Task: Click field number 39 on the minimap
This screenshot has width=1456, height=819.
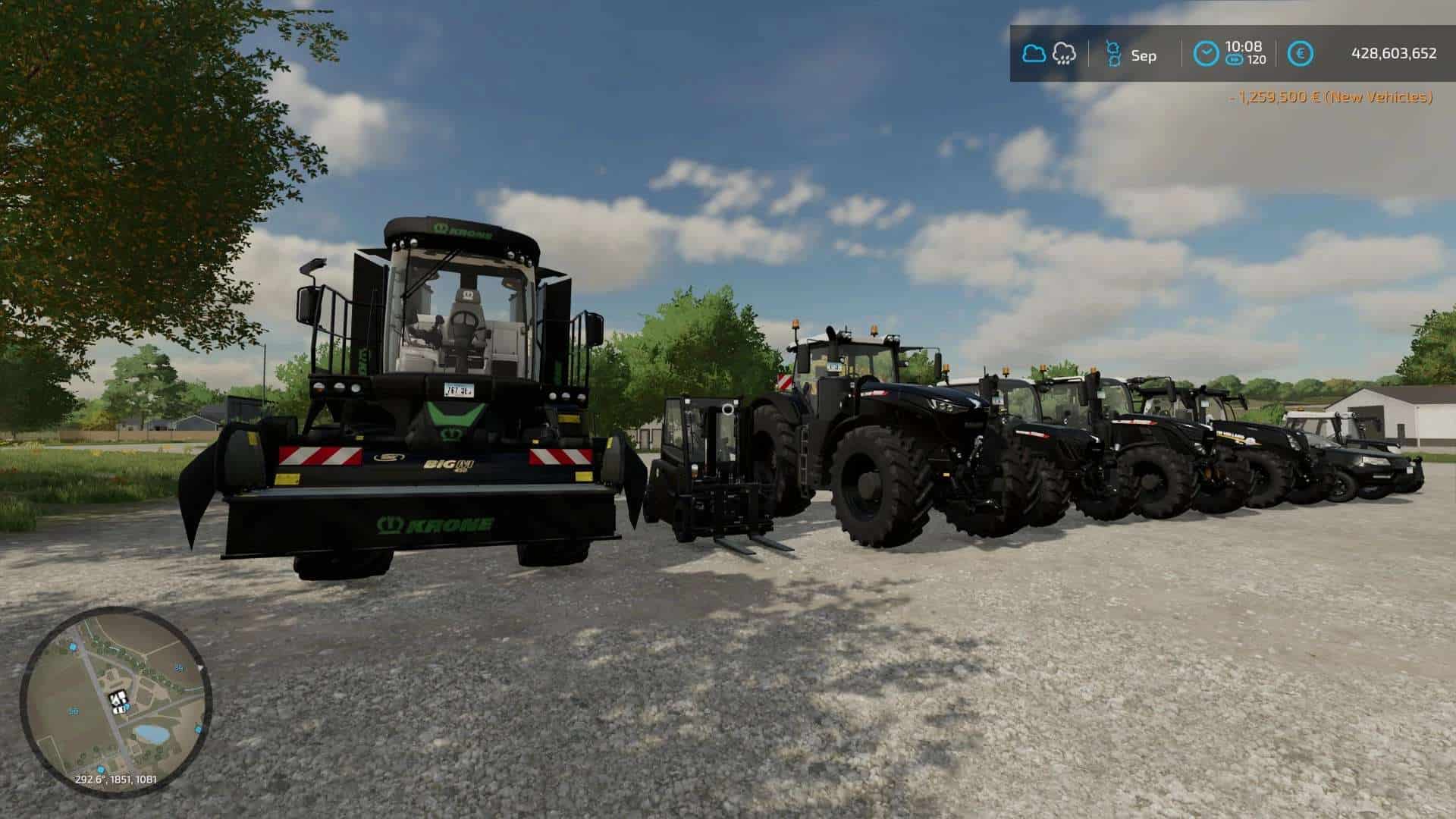Action: (x=179, y=668)
